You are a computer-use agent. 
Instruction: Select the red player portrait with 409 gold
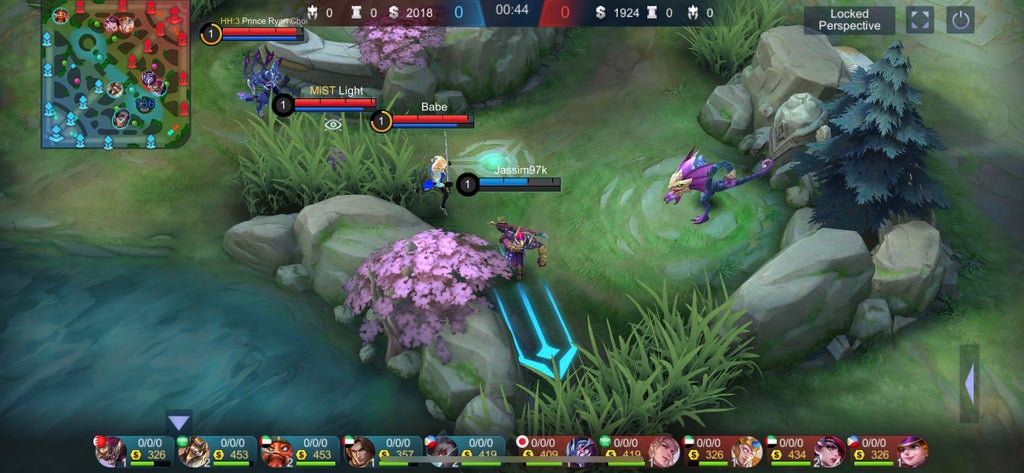581,452
